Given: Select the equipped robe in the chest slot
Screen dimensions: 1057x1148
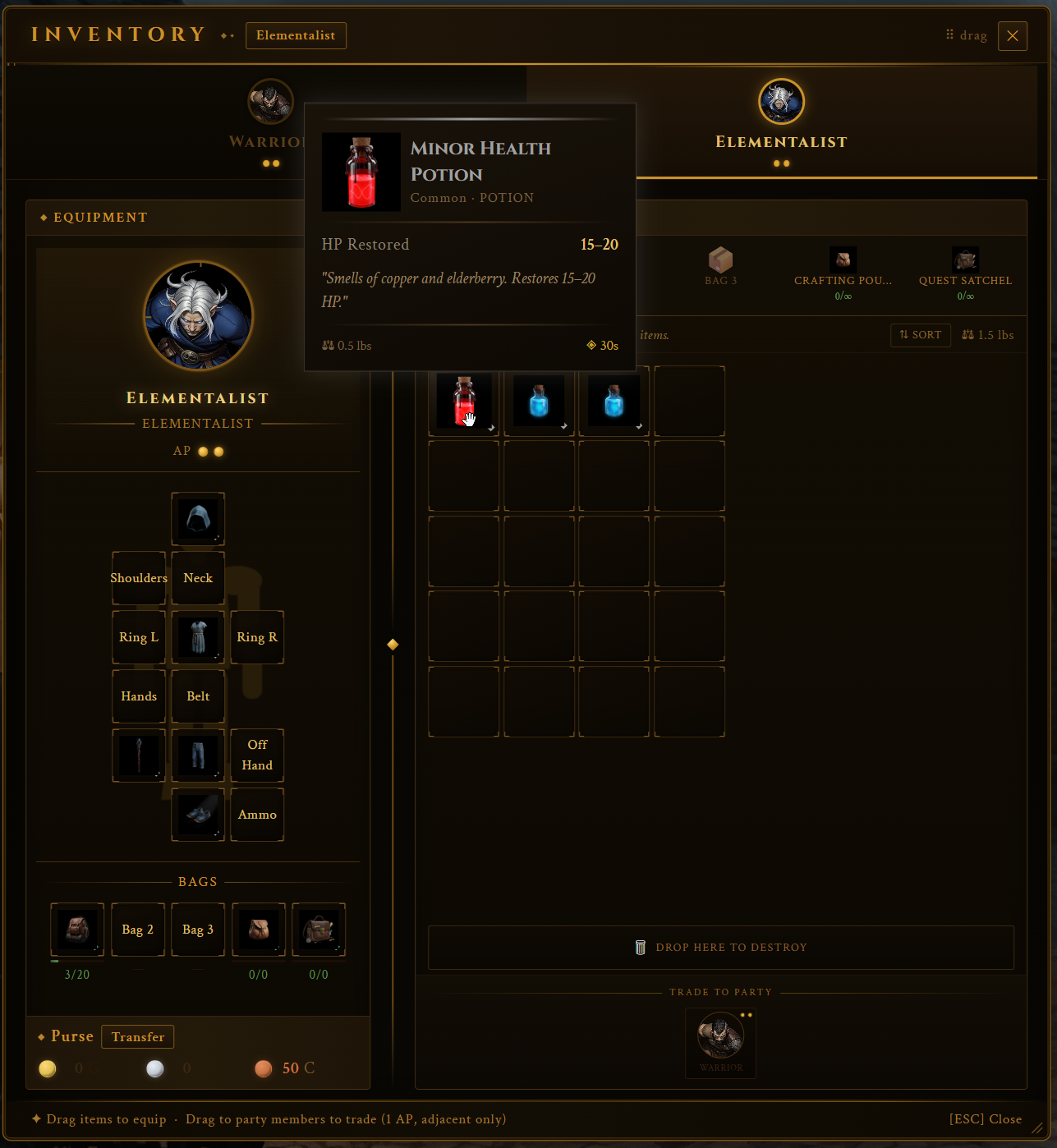Looking at the screenshot, I should click(198, 637).
